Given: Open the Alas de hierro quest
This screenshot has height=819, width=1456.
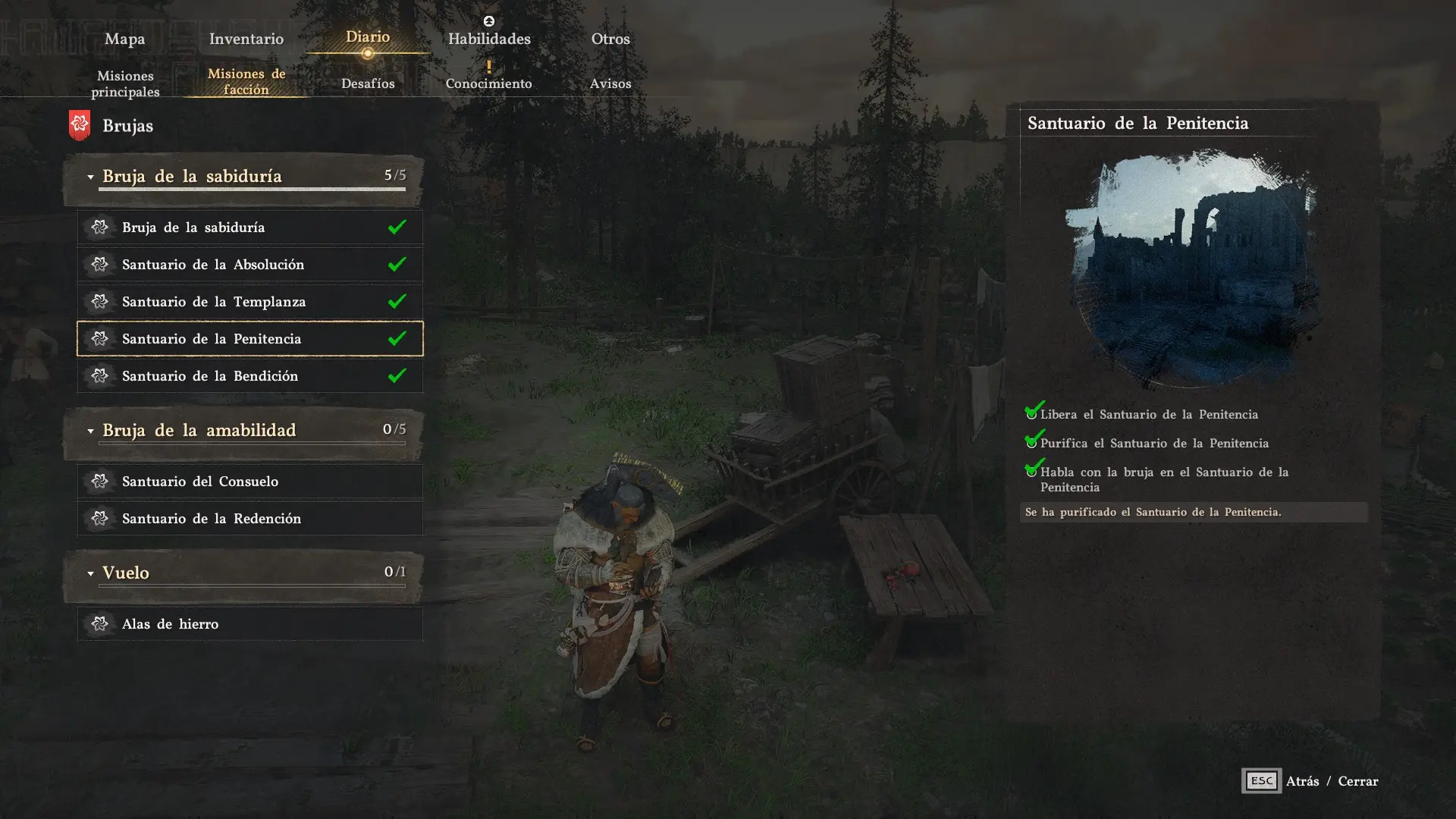Looking at the screenshot, I should (x=249, y=624).
